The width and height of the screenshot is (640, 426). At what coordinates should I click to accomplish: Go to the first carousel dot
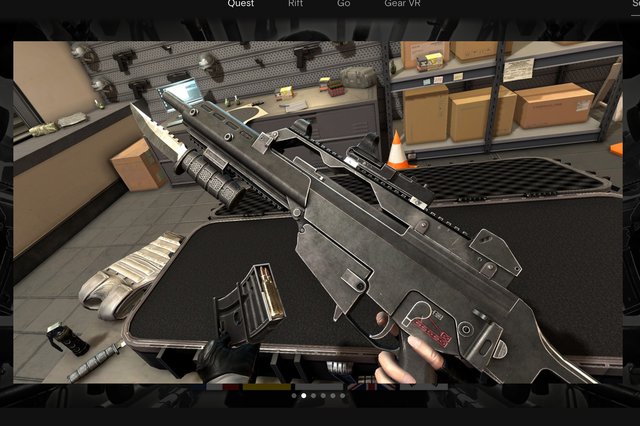(293, 396)
